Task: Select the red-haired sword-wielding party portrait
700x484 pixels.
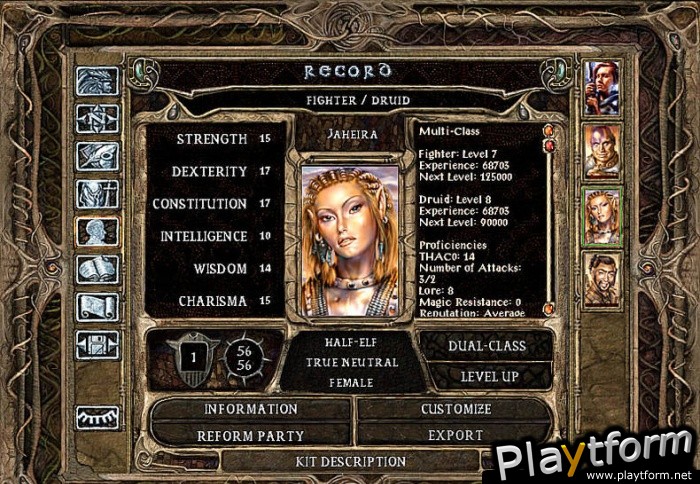Action: point(602,87)
